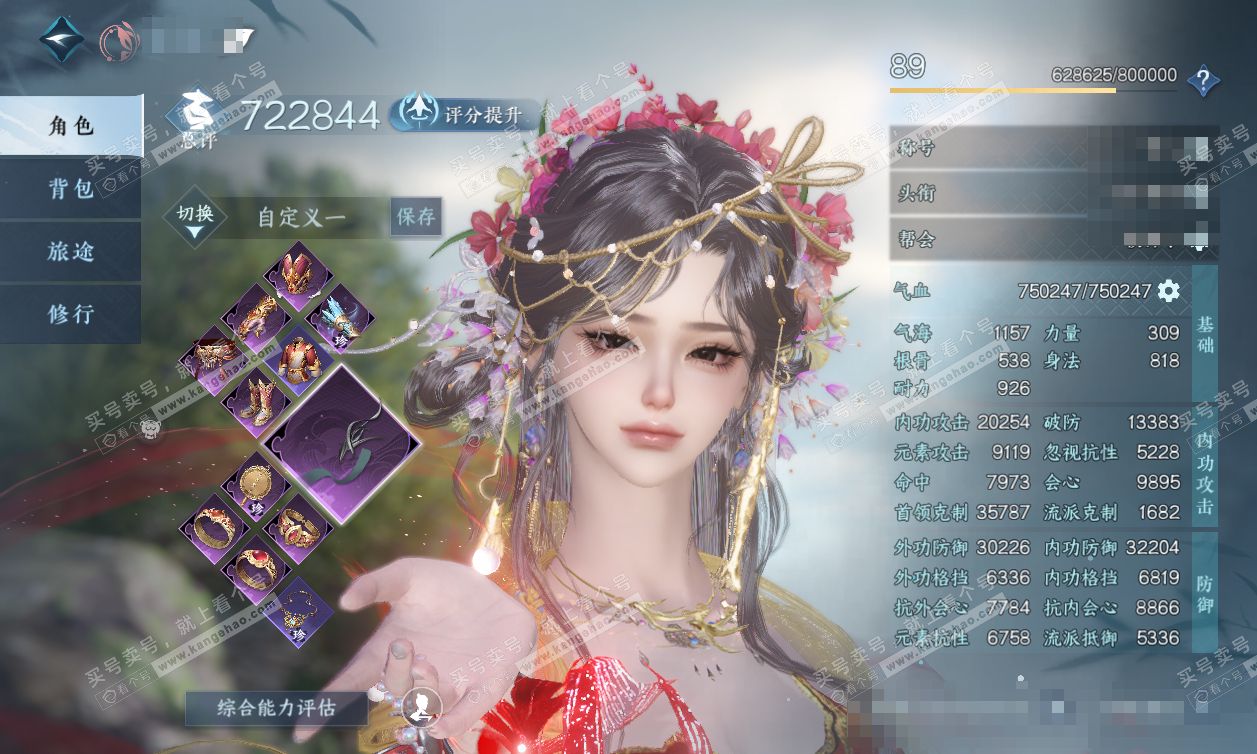Screen dimensions: 1257x754
Task: Open 综合能力评估 ability evaluation
Action: (276, 709)
